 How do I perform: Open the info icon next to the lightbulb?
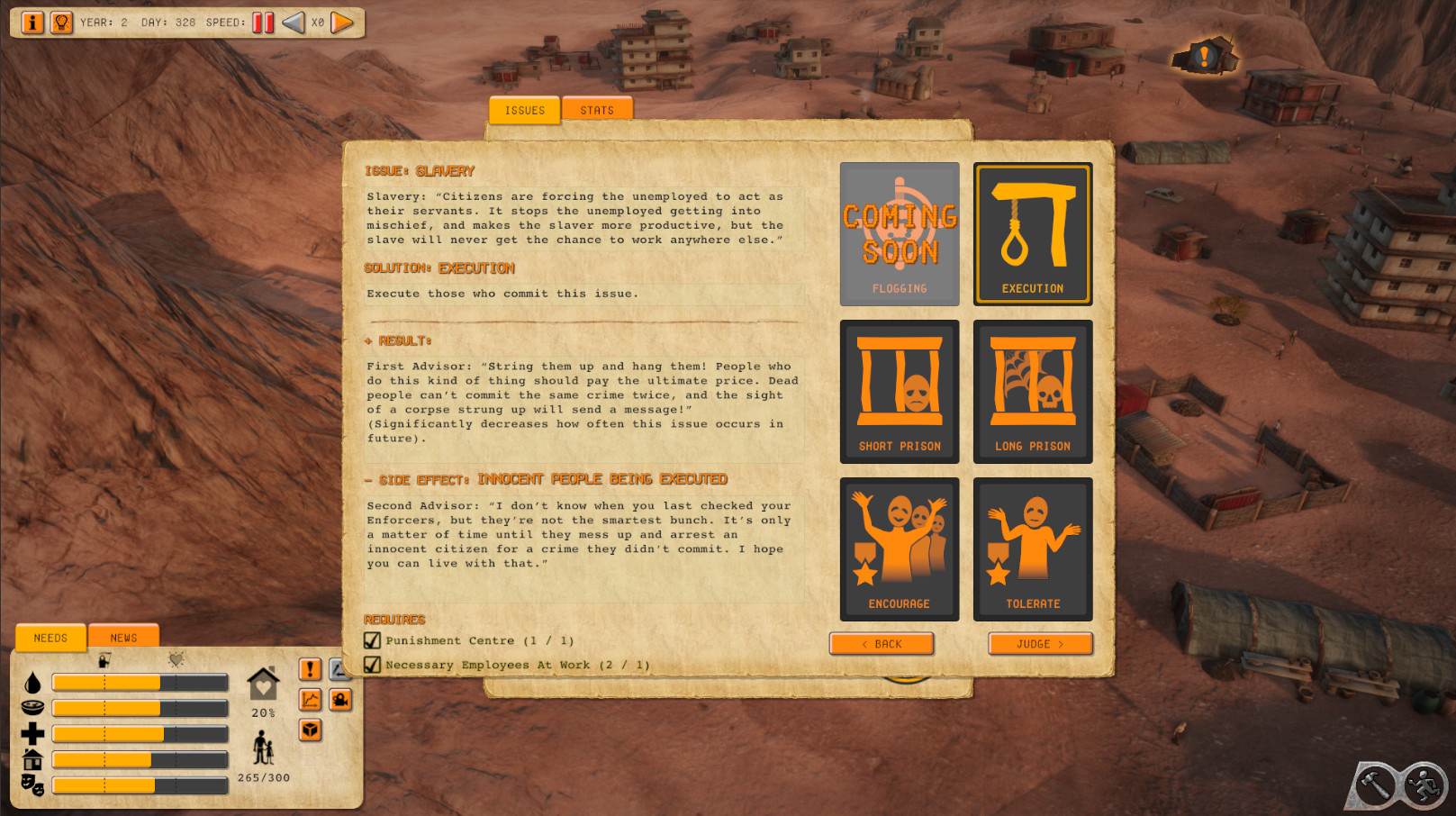pos(31,23)
